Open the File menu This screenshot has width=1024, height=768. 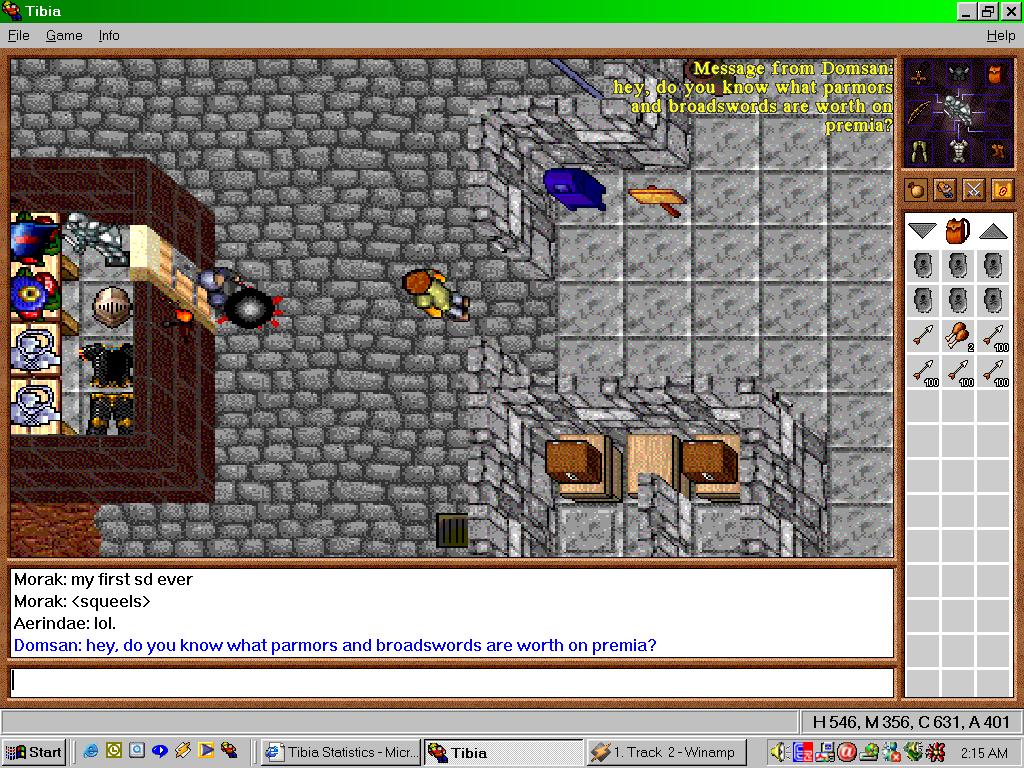18,35
